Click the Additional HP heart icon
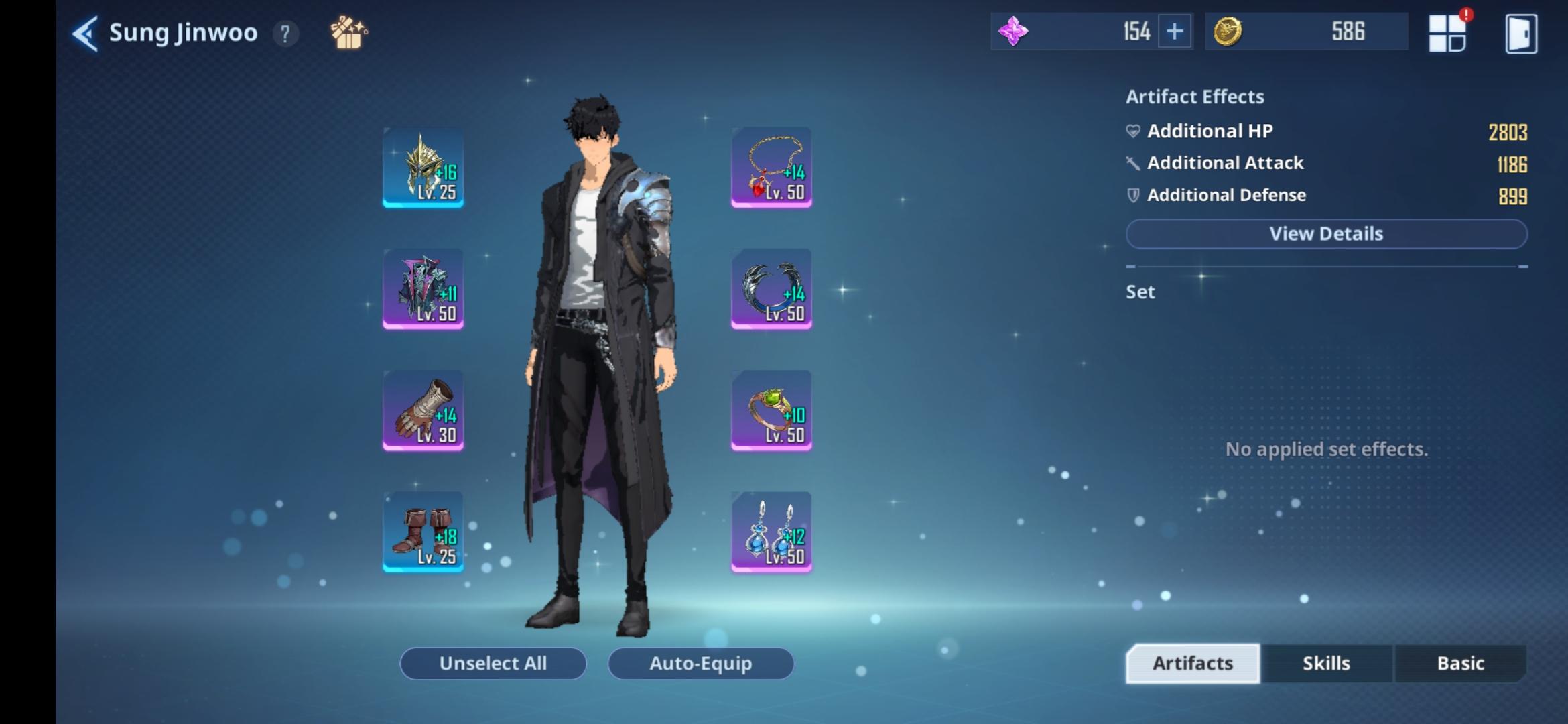Screen dimensions: 1568x724 tap(1132, 131)
